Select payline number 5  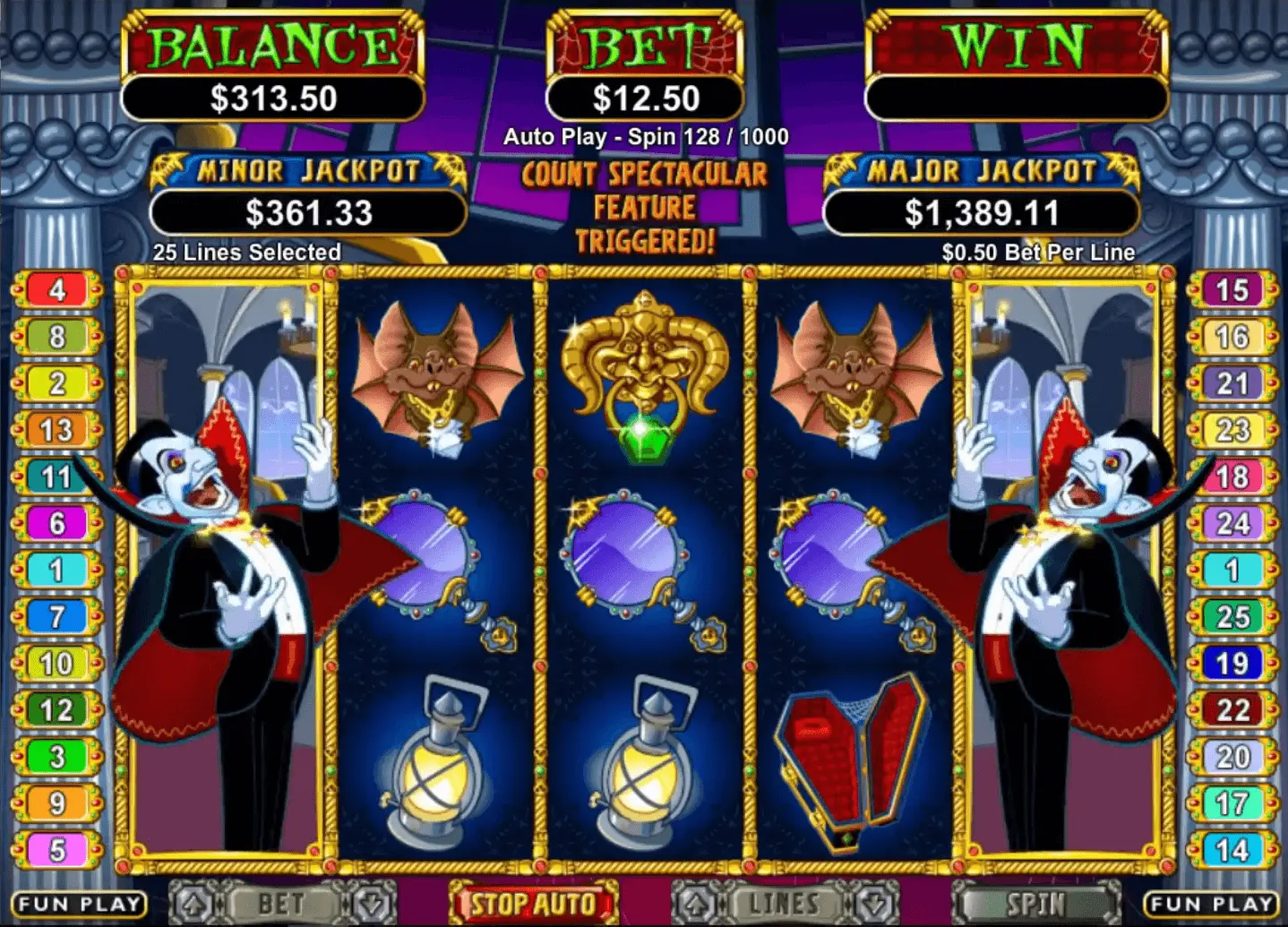57,849
